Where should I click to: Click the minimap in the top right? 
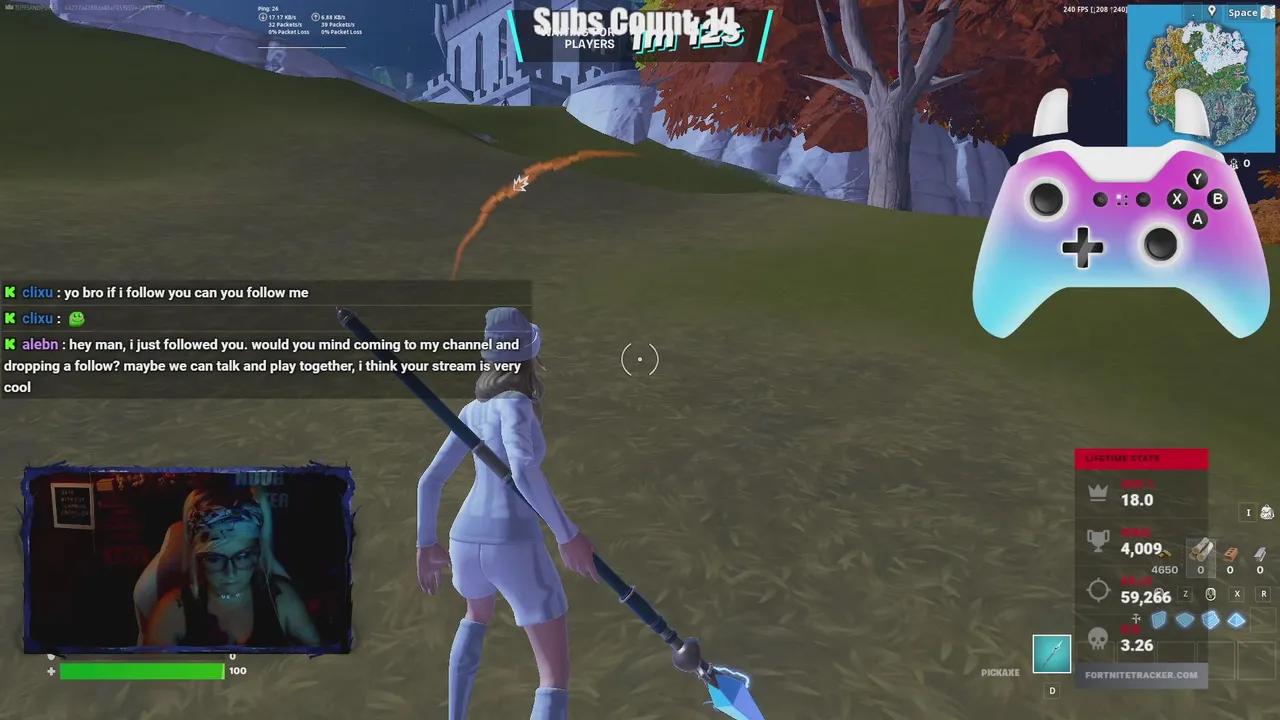(1200, 78)
